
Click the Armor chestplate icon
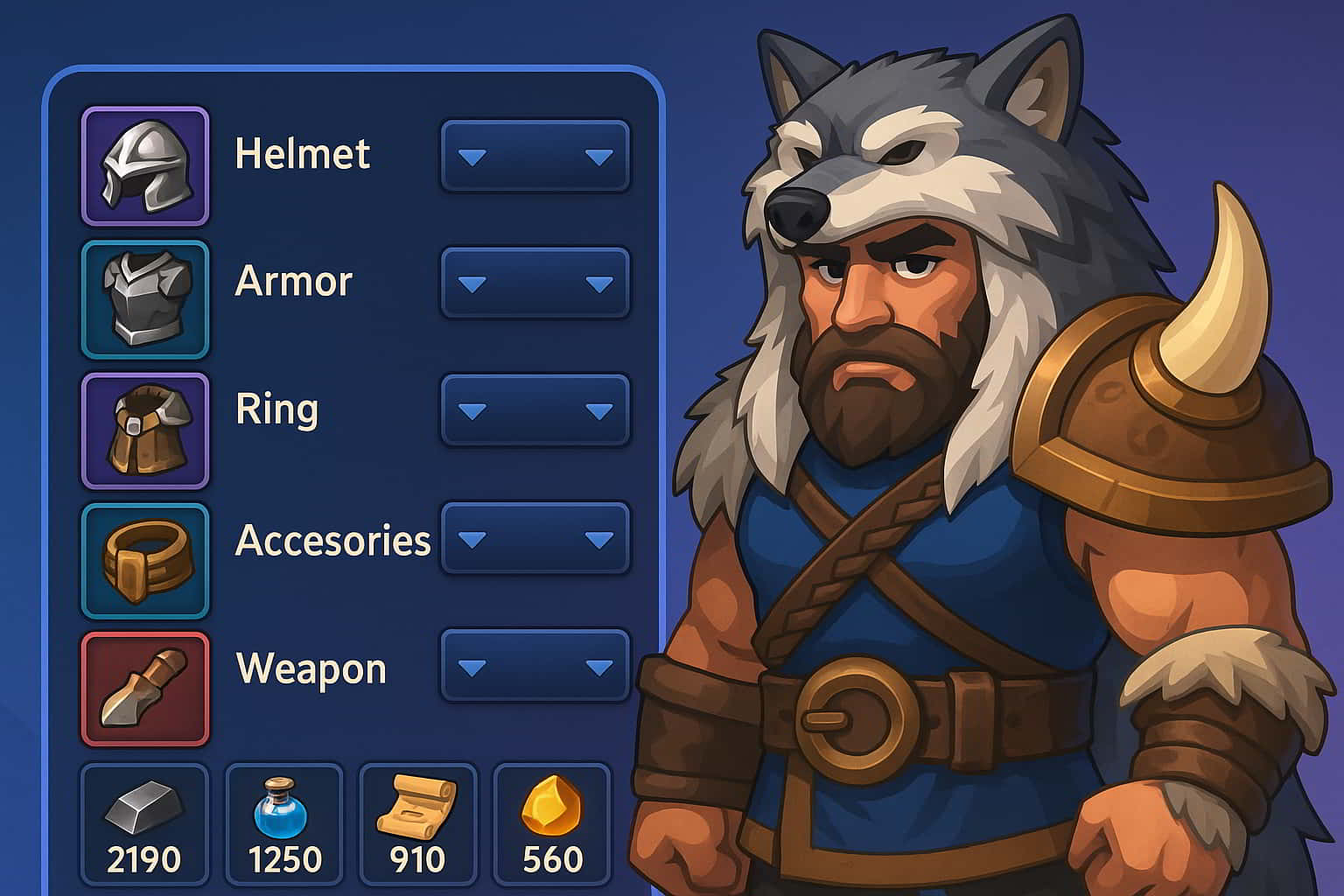pyautogui.click(x=144, y=299)
